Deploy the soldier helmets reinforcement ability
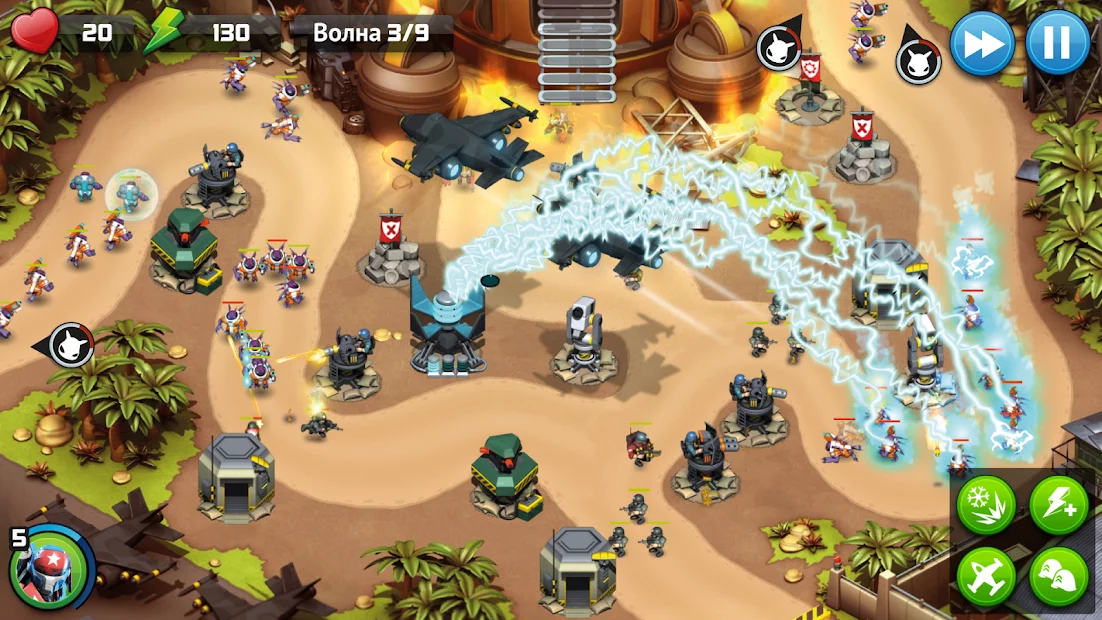This screenshot has width=1102, height=620. coord(1058,576)
